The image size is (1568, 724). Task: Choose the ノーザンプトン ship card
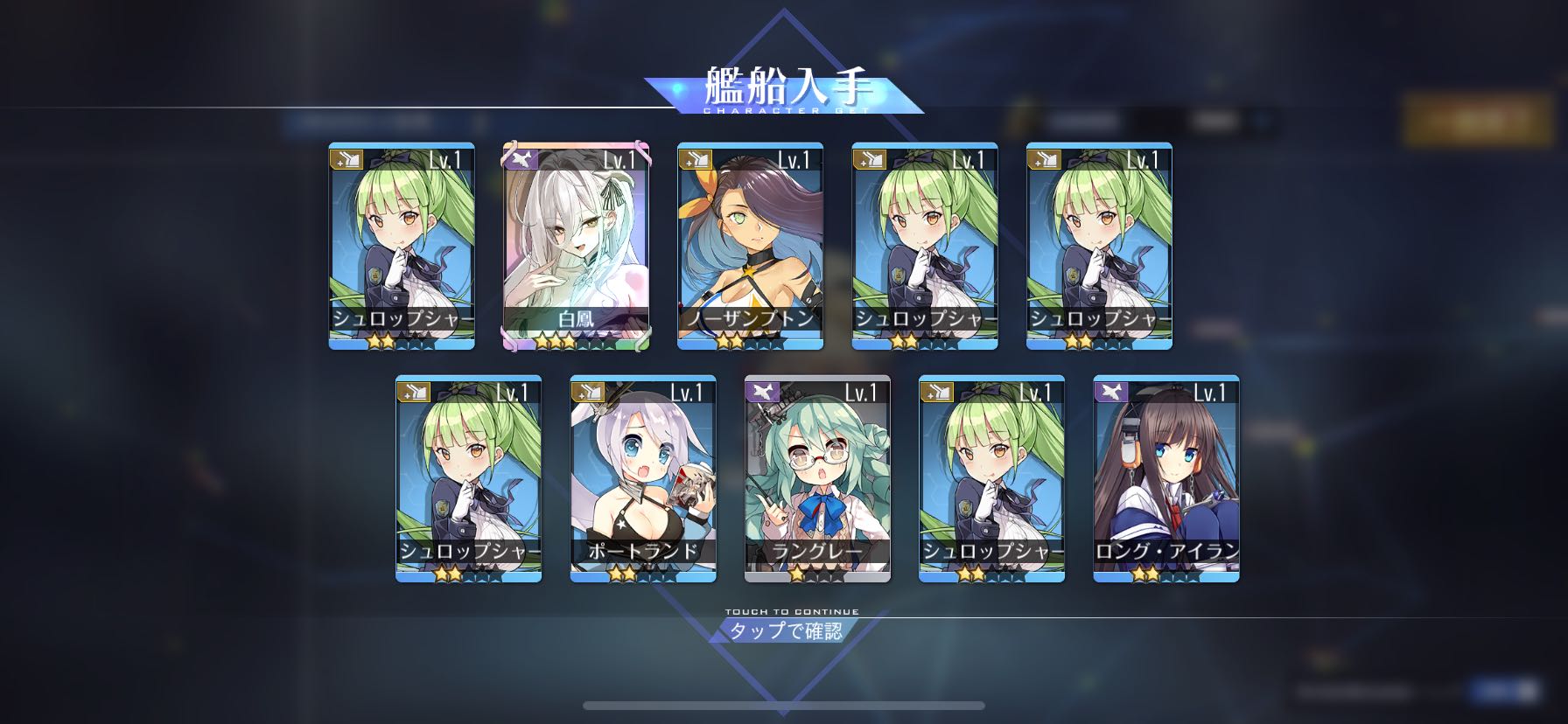pos(750,246)
